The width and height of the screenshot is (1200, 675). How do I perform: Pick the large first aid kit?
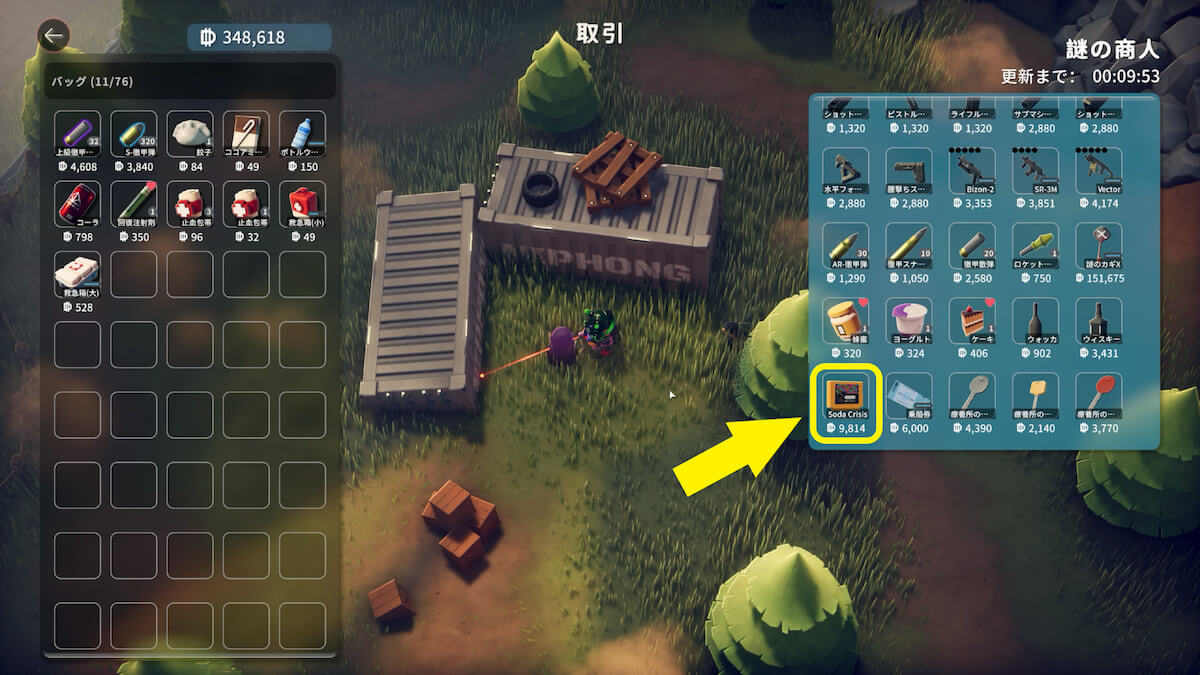[x=77, y=274]
